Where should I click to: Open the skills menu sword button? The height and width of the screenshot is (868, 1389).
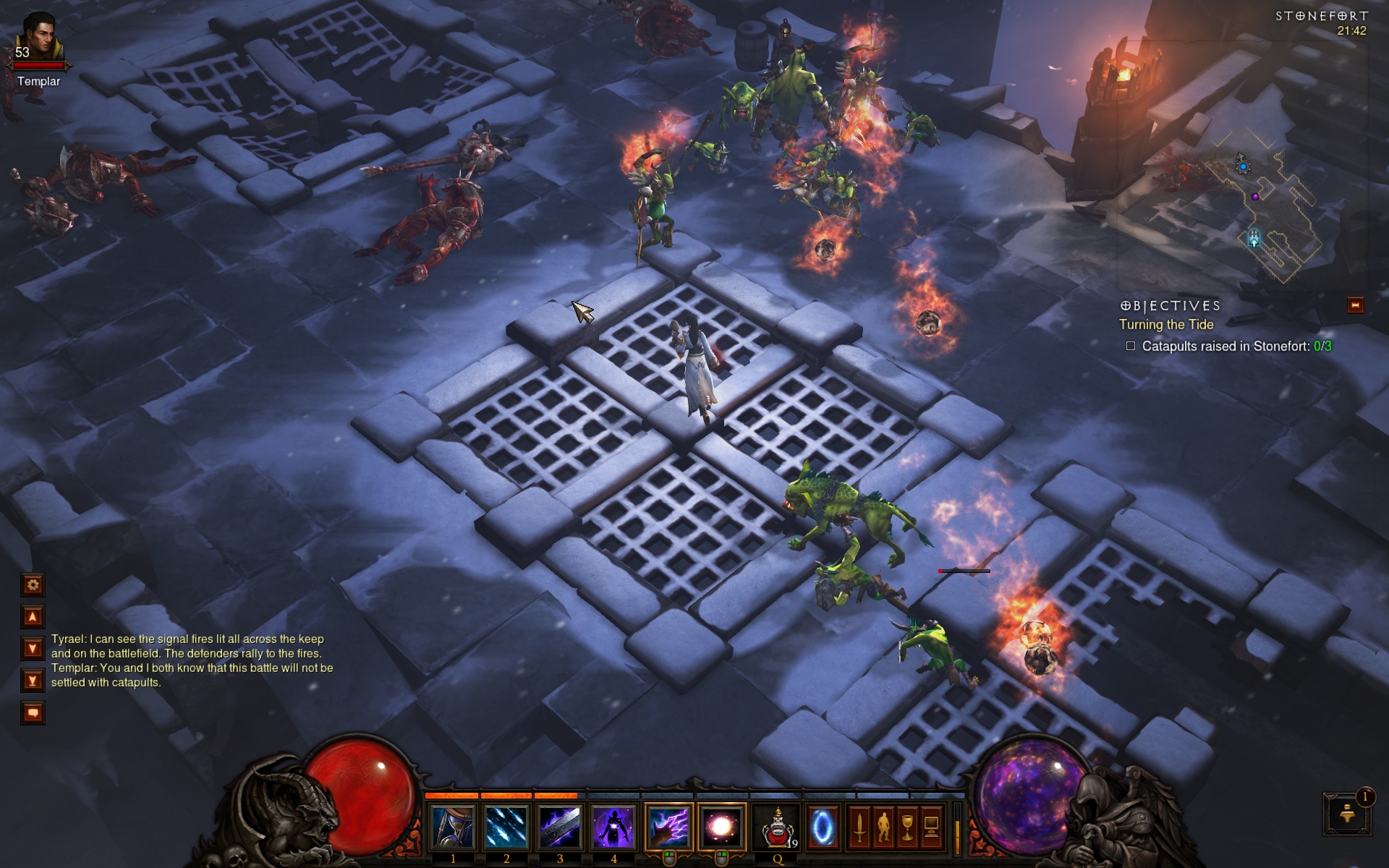tap(859, 827)
